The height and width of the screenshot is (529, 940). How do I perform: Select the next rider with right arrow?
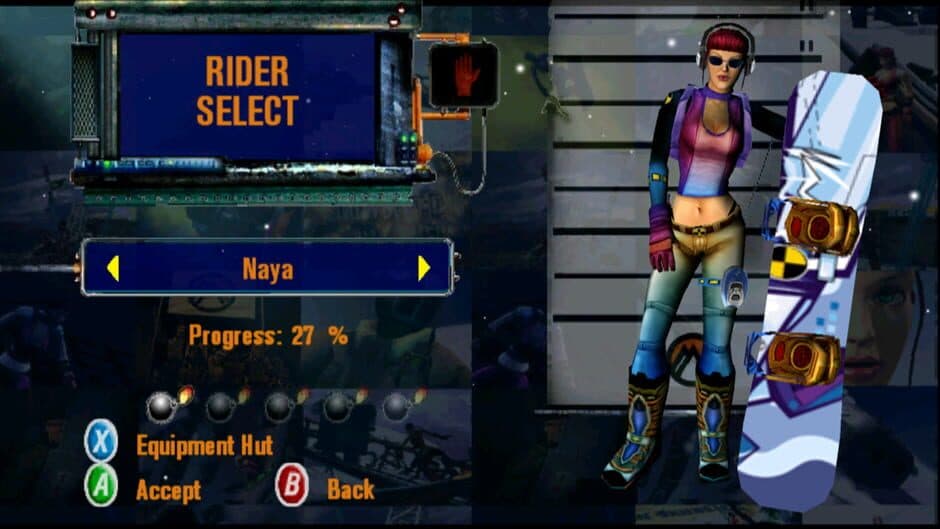(x=424, y=268)
